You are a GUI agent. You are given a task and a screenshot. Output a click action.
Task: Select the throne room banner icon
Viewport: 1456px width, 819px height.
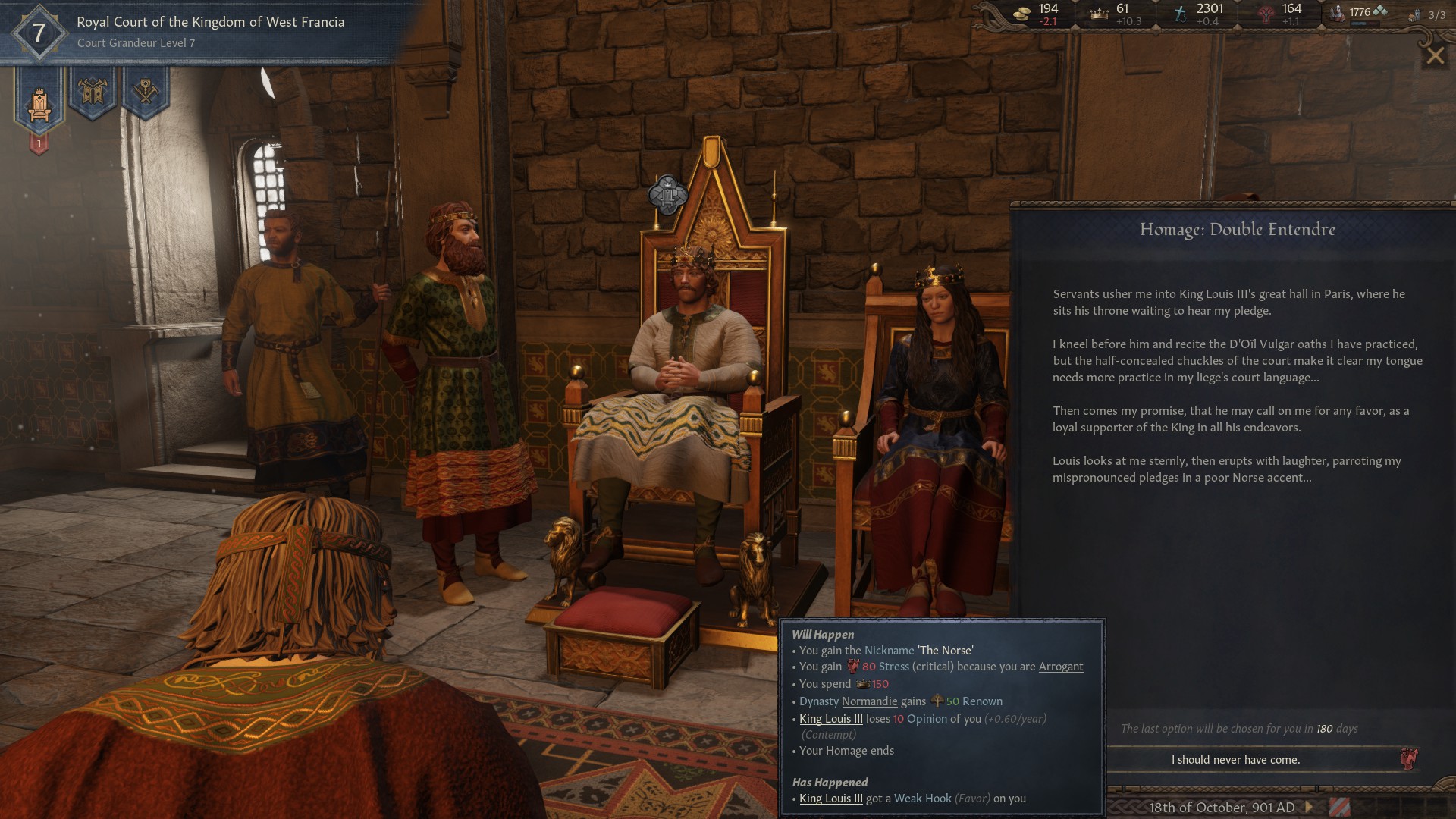pos(39,105)
